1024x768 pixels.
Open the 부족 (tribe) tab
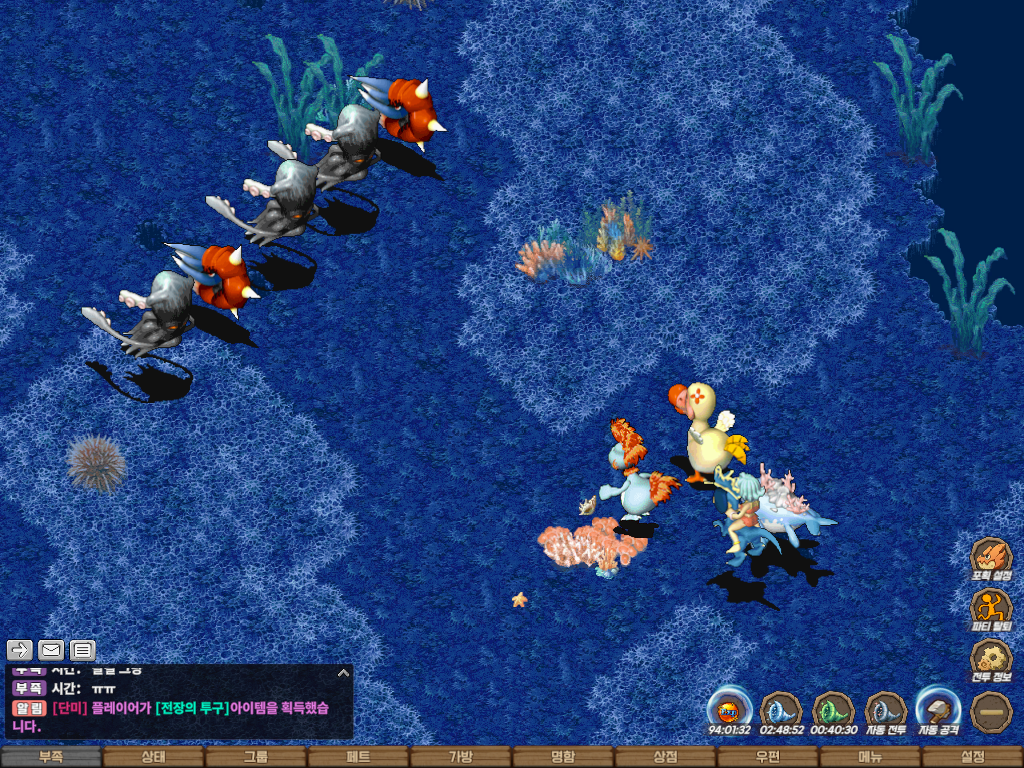pyautogui.click(x=51, y=757)
